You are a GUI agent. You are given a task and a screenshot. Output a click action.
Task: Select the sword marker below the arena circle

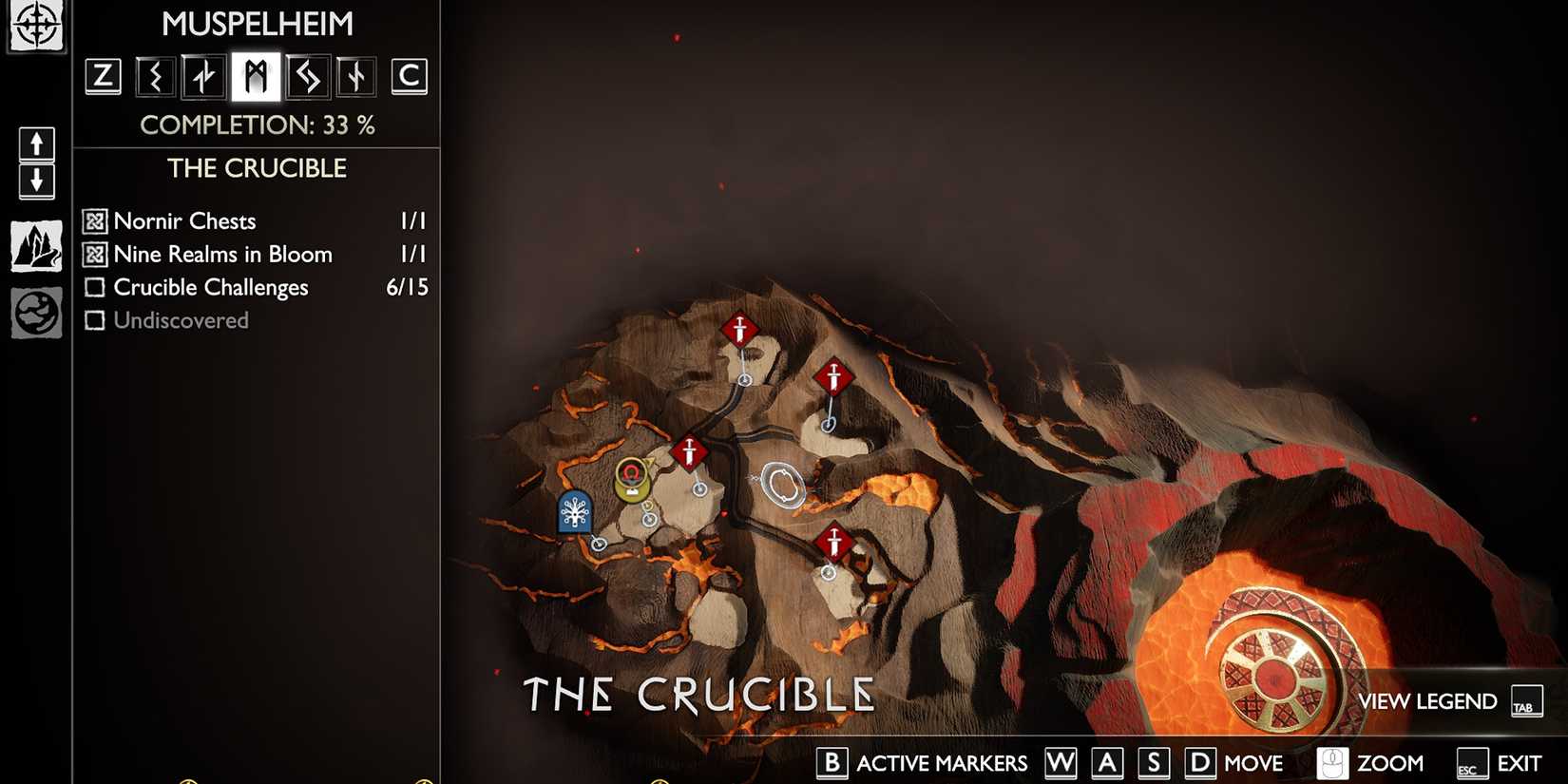click(834, 542)
